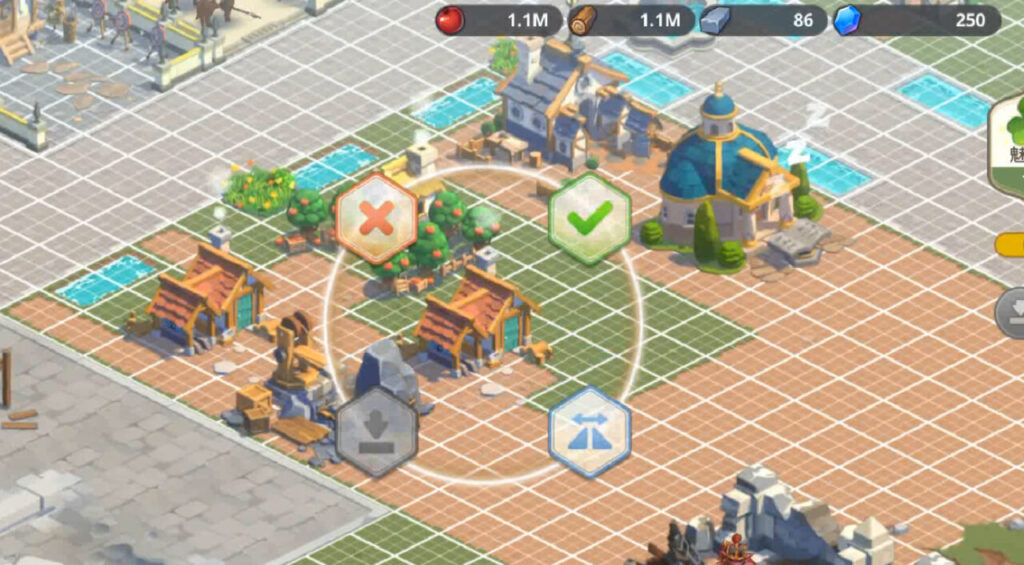The image size is (1024, 565).
Task: Confirm building placement with green checkmark
Action: [589, 219]
